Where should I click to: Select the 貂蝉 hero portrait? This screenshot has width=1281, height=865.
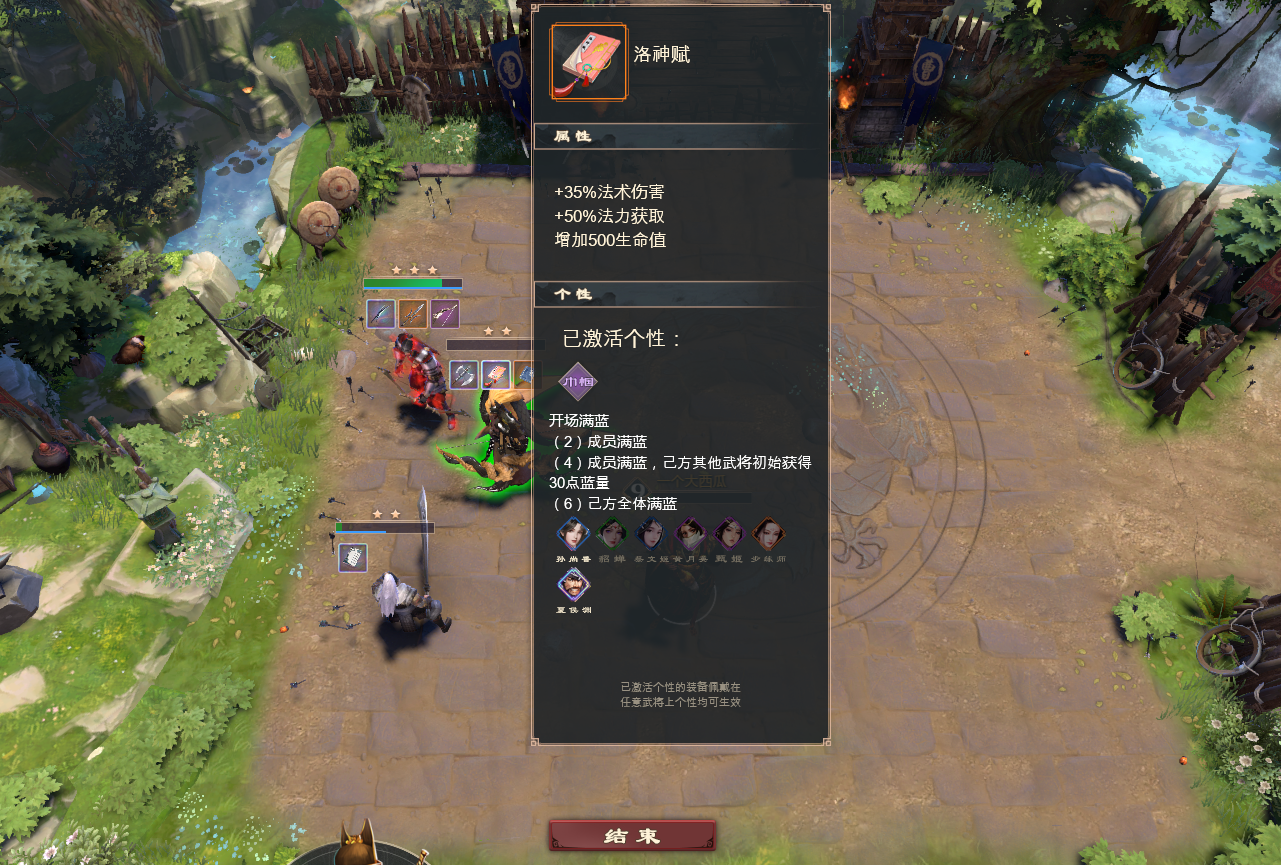[x=612, y=533]
